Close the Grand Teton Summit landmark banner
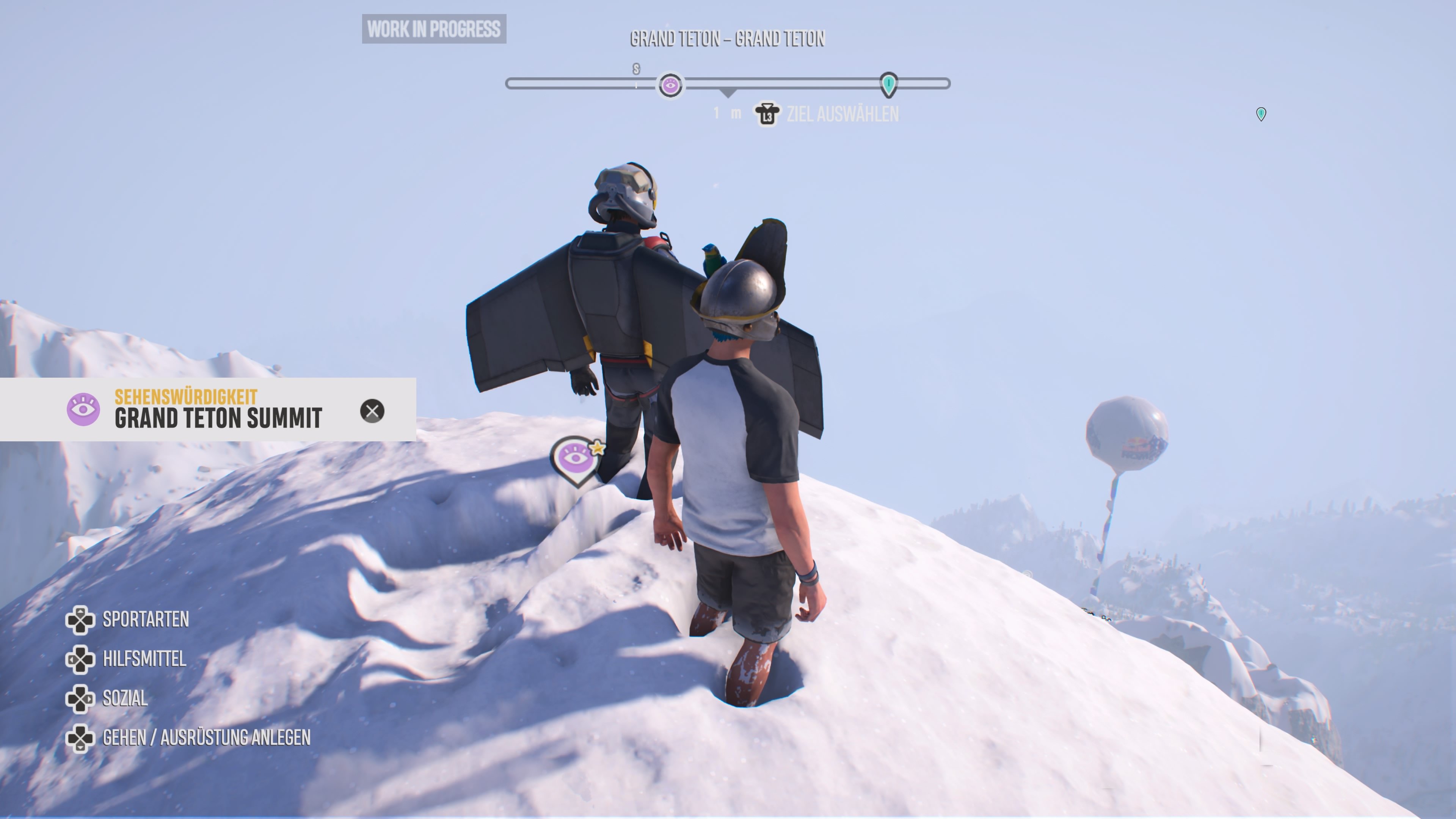This screenshot has width=1456, height=819. (372, 411)
